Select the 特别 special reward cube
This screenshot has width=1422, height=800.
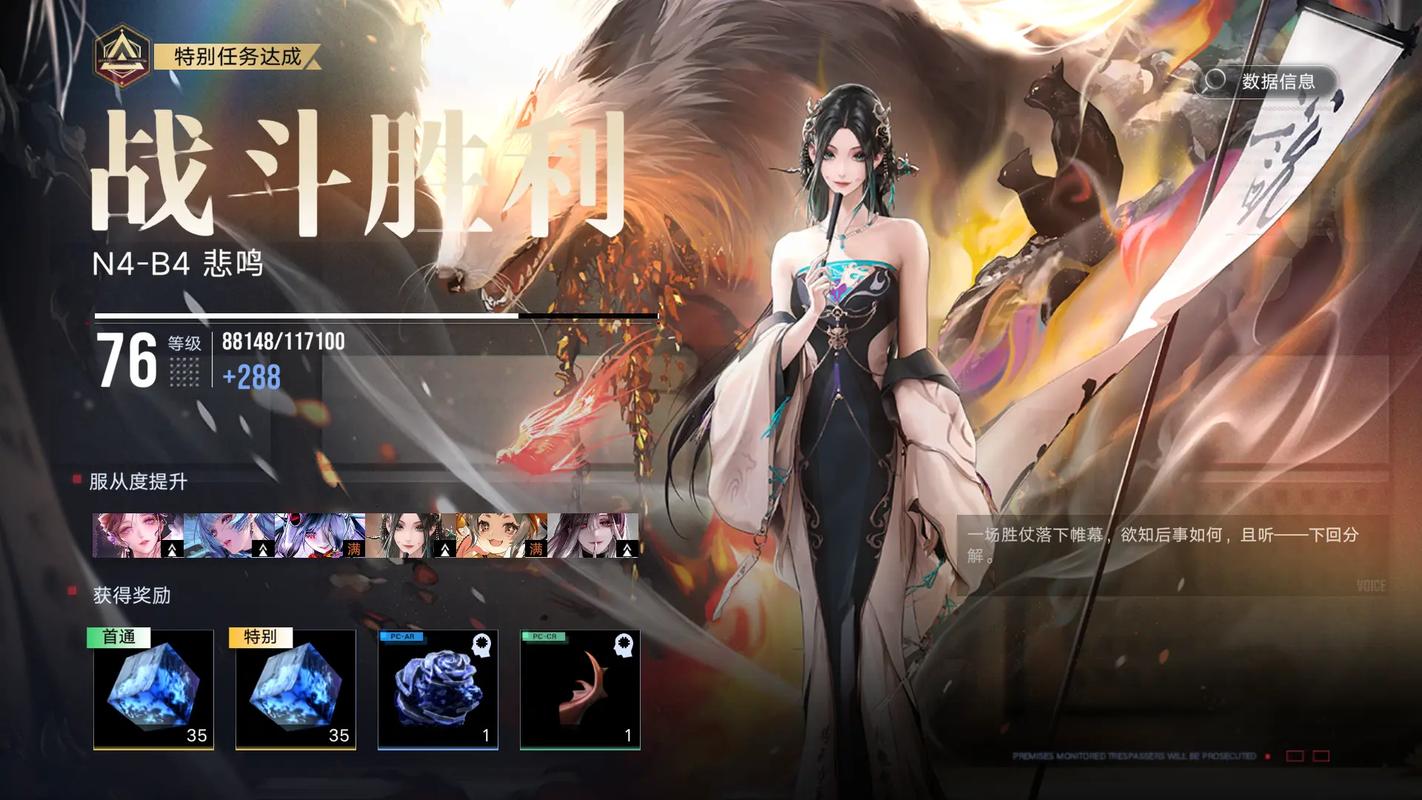click(x=294, y=690)
